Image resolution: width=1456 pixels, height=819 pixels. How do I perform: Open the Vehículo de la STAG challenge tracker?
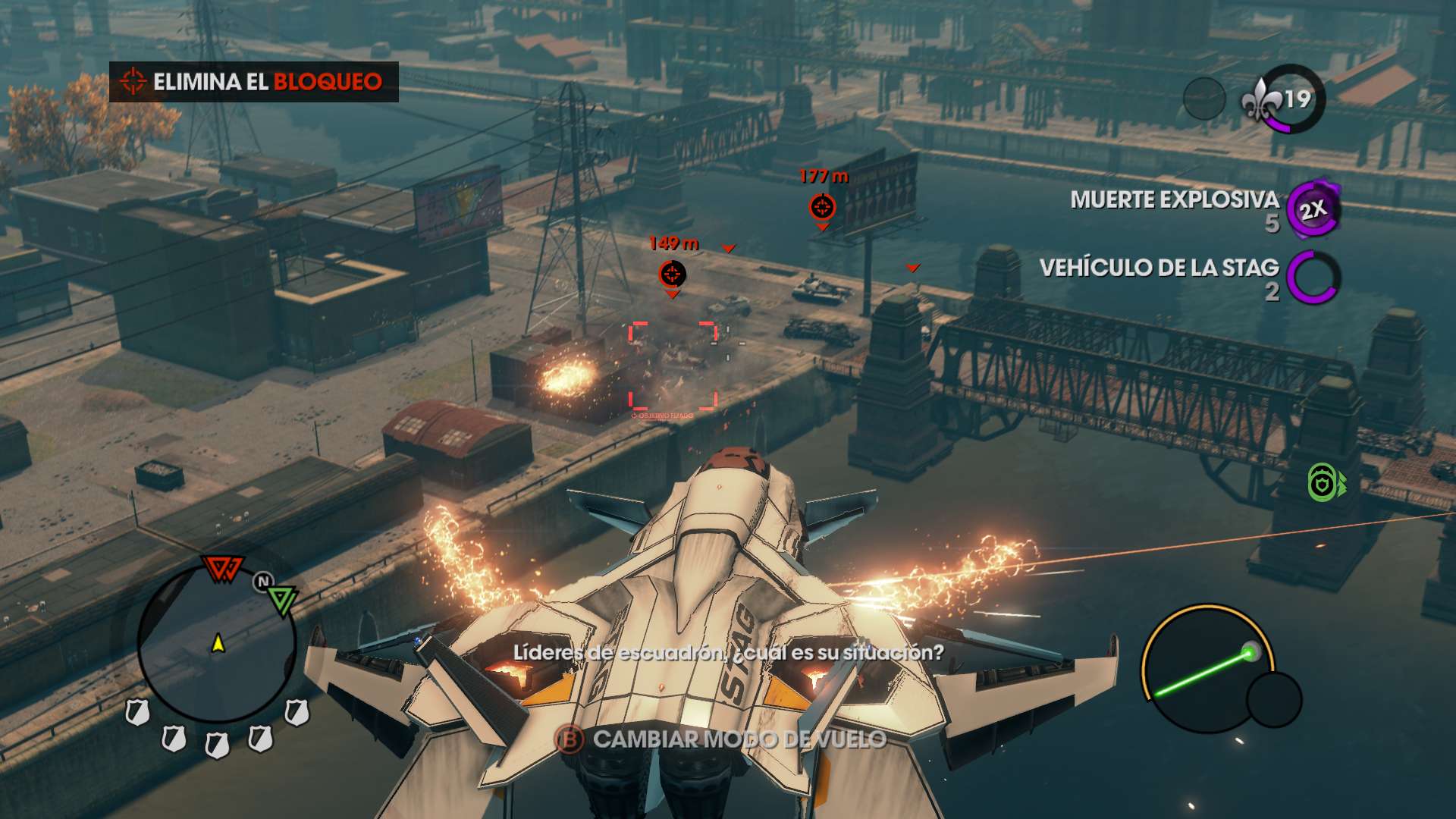1189,278
